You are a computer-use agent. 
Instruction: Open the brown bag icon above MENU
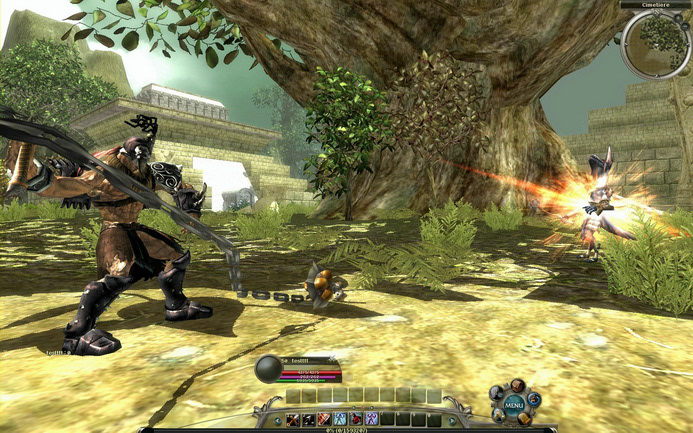518,386
